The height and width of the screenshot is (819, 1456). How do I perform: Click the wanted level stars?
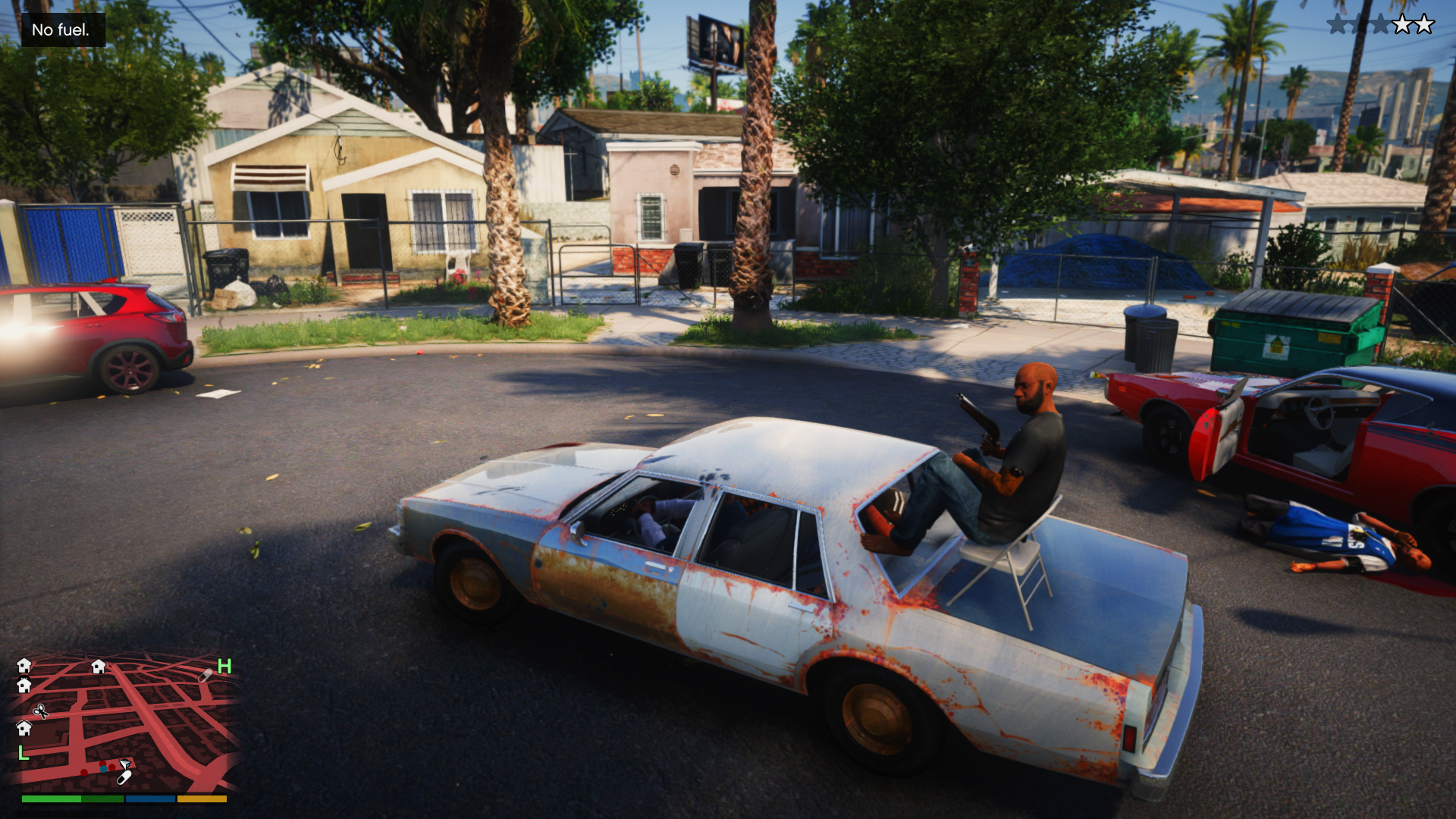click(x=1380, y=25)
